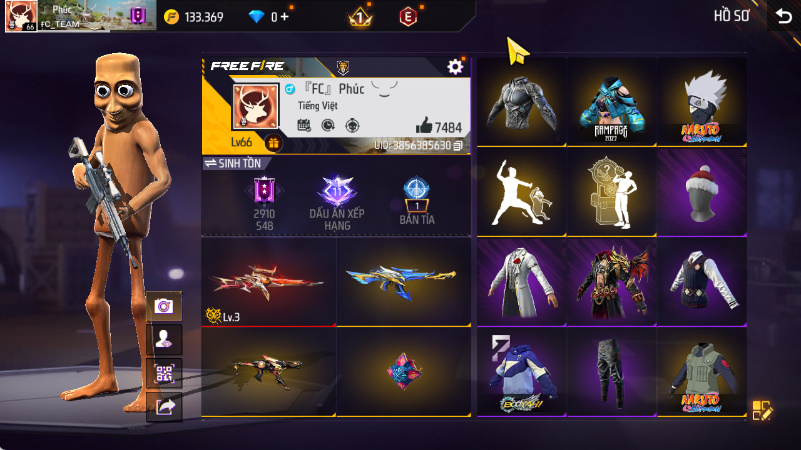Go back using the return arrow
The height and width of the screenshot is (450, 801).
(x=783, y=16)
